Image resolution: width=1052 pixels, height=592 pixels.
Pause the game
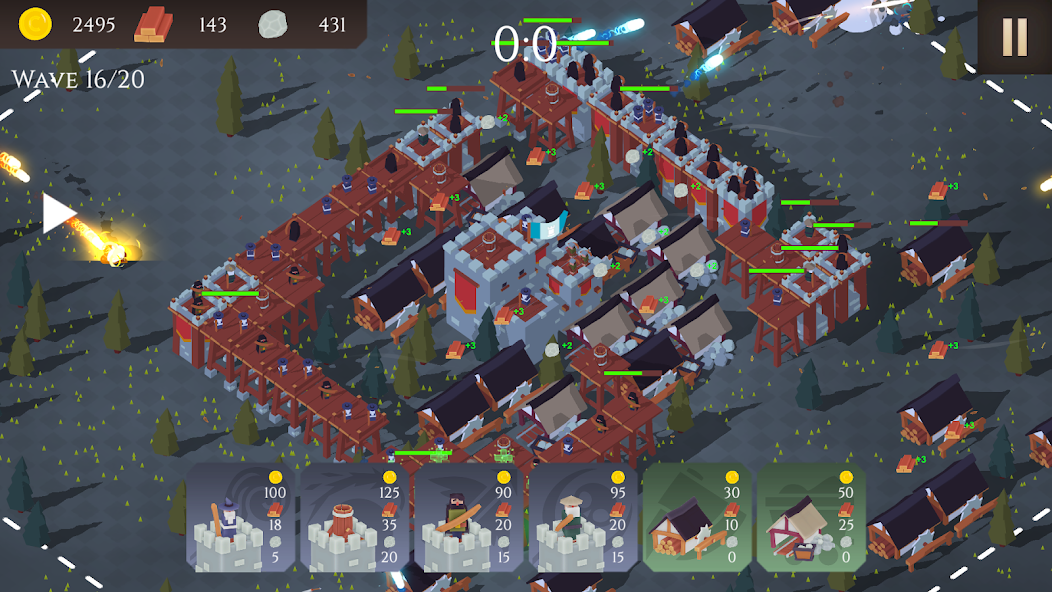(1014, 37)
